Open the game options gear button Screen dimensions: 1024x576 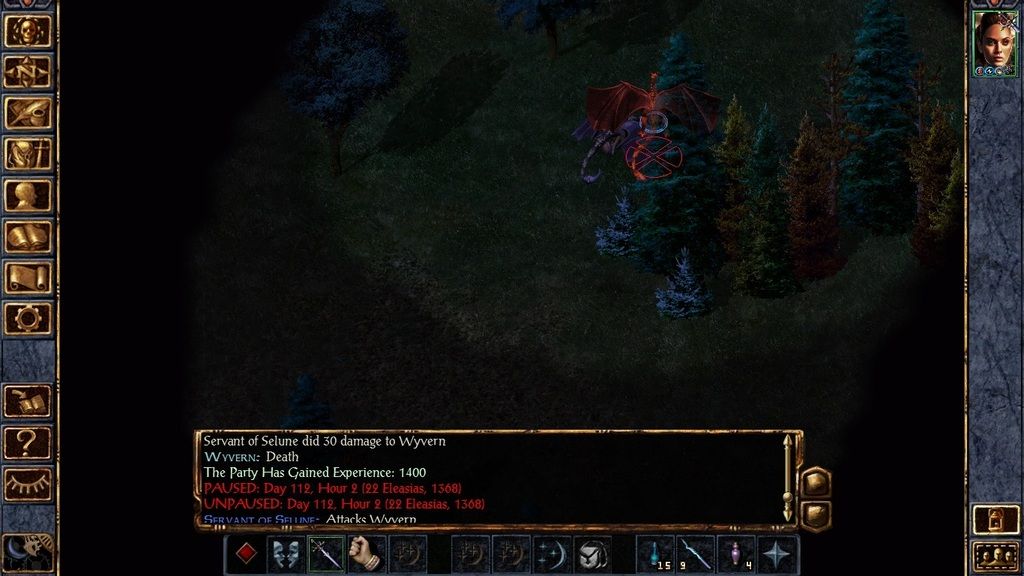click(x=28, y=318)
